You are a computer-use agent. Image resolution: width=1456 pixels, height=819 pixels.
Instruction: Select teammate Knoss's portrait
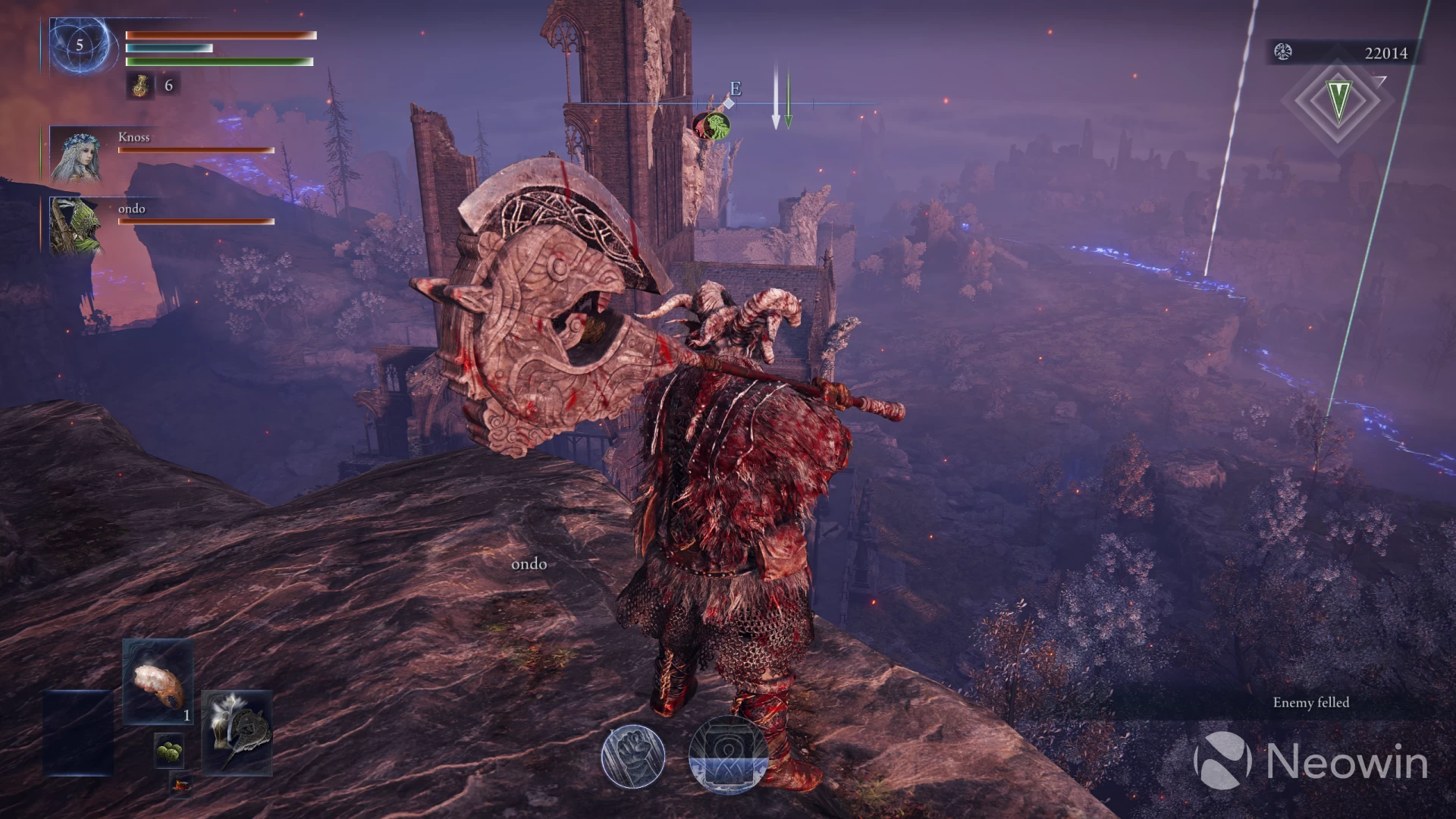(x=76, y=154)
